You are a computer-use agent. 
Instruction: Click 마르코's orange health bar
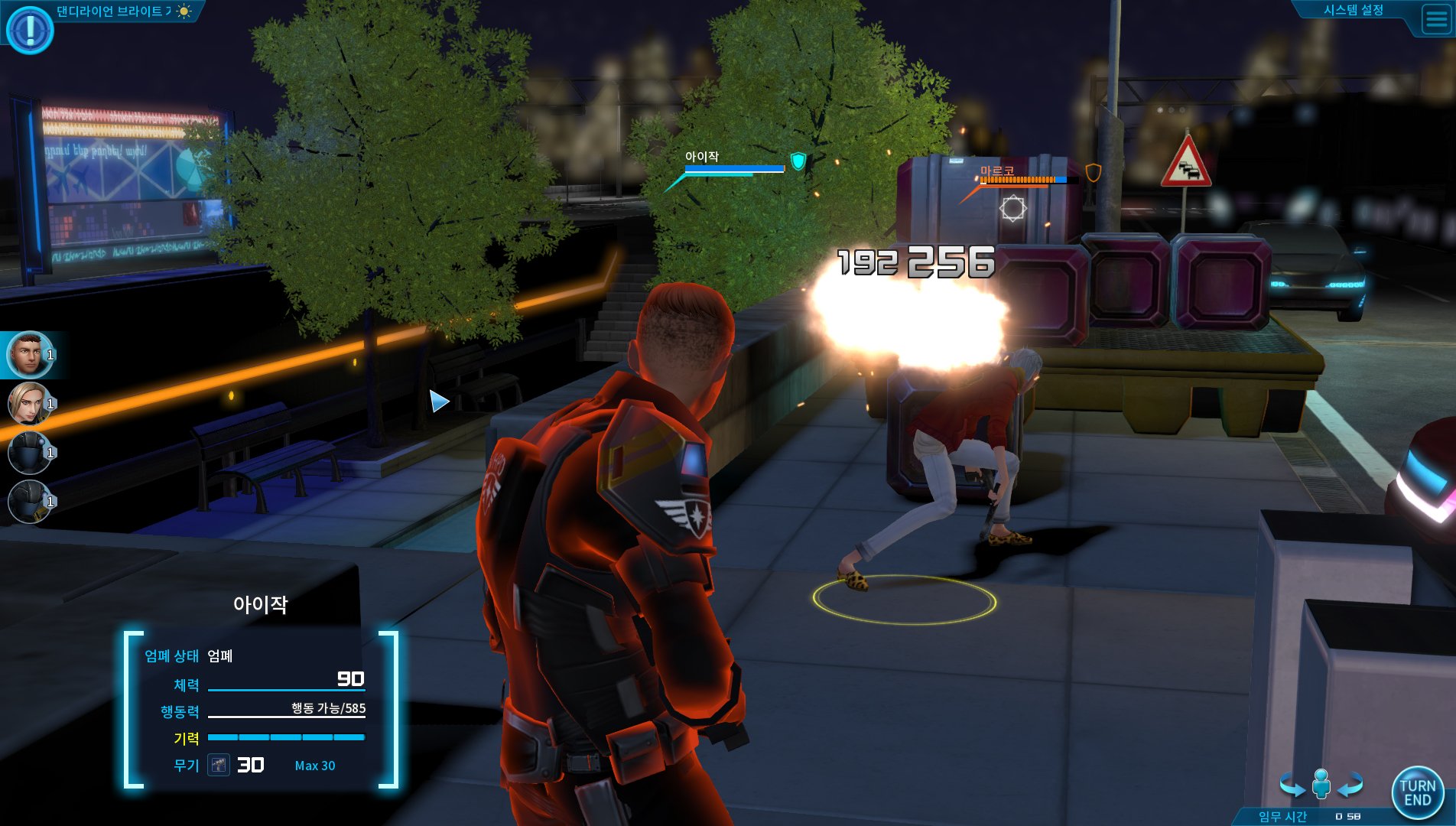[1017, 181]
